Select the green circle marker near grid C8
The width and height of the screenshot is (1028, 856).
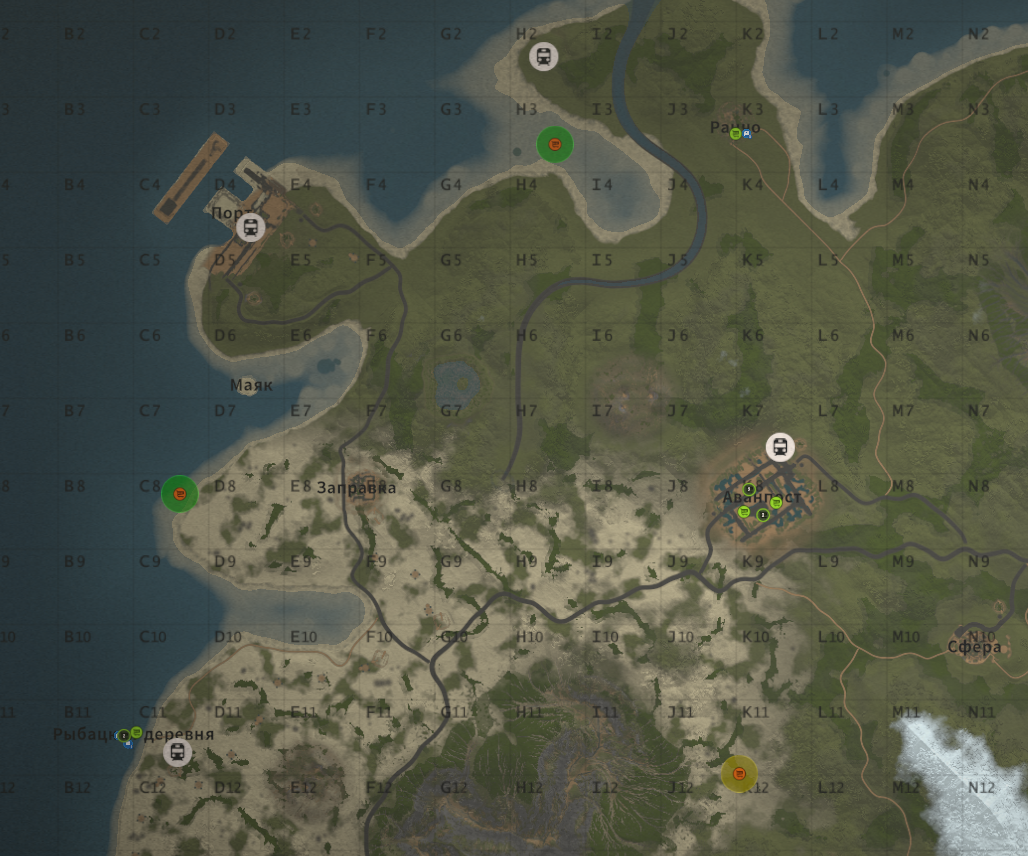pos(180,493)
